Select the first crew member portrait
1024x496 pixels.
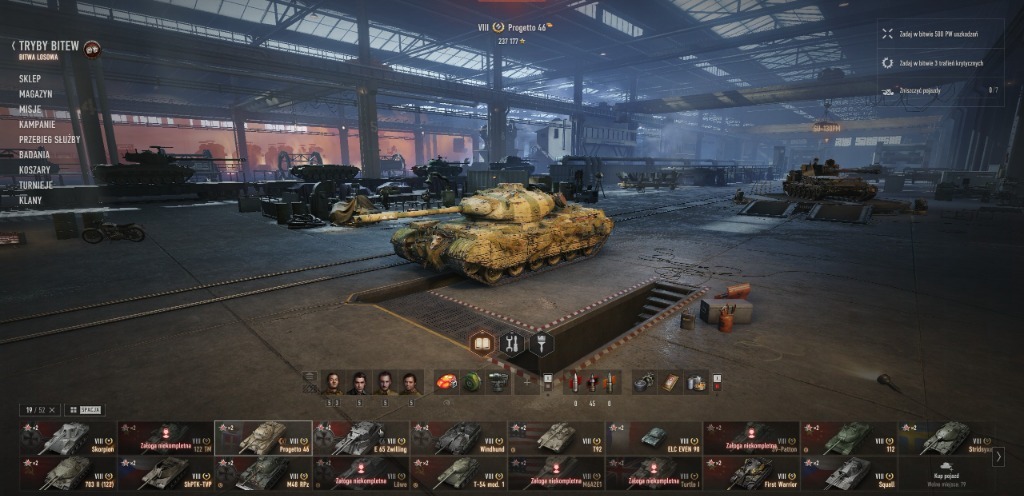tap(333, 382)
